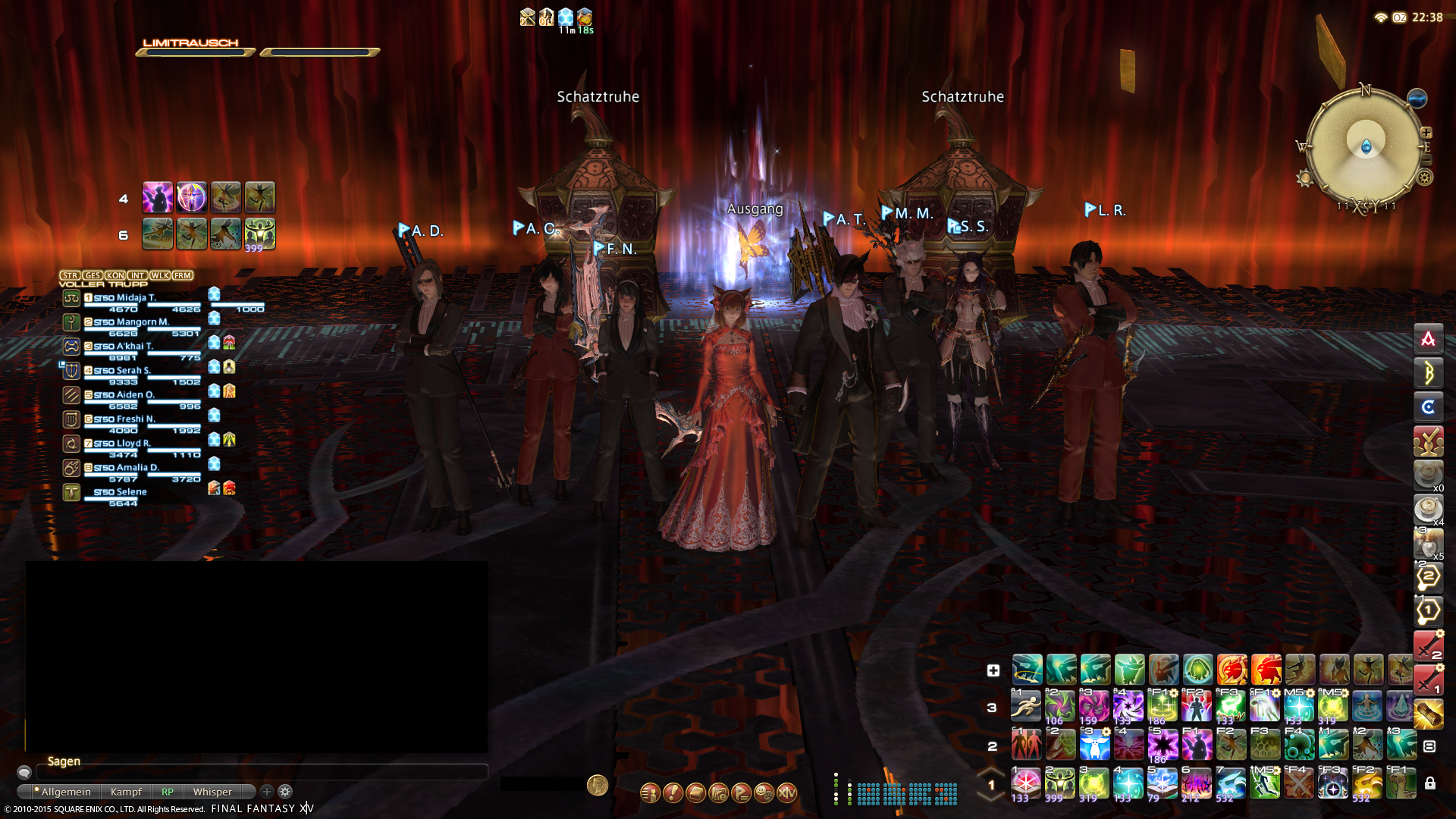The image size is (1456, 819).
Task: Place the red waymark A
Action: pyautogui.click(x=1428, y=339)
